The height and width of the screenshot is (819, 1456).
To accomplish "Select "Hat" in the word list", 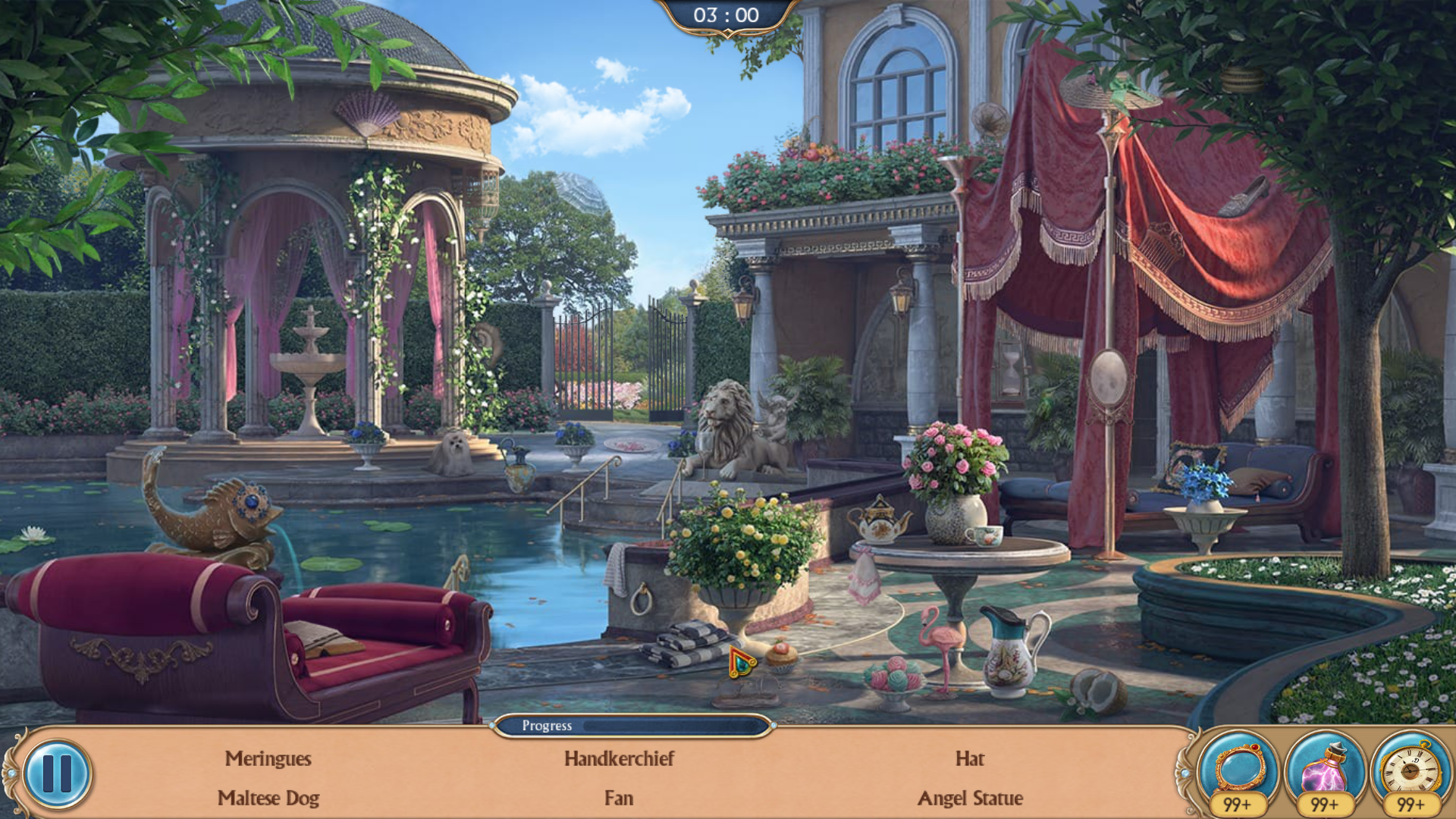I will [x=971, y=759].
